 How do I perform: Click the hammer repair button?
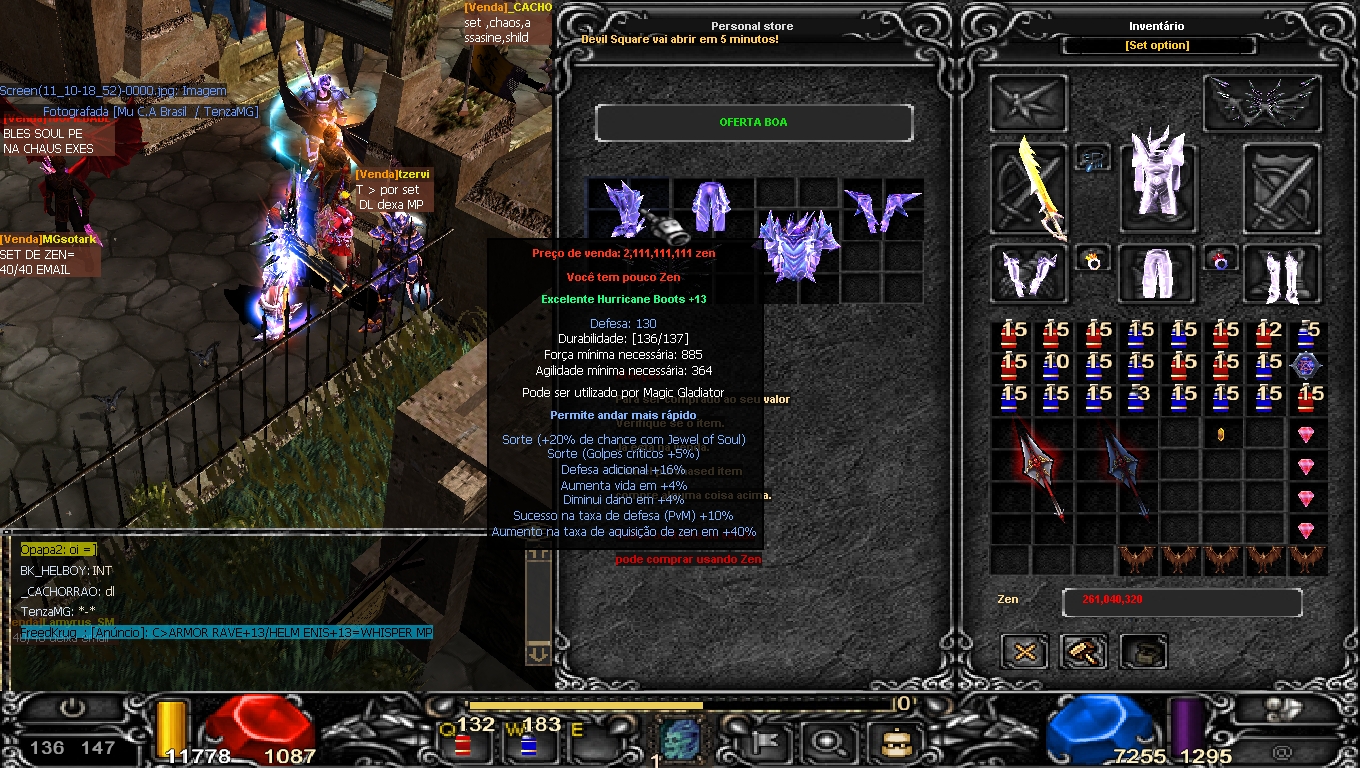(x=1084, y=652)
